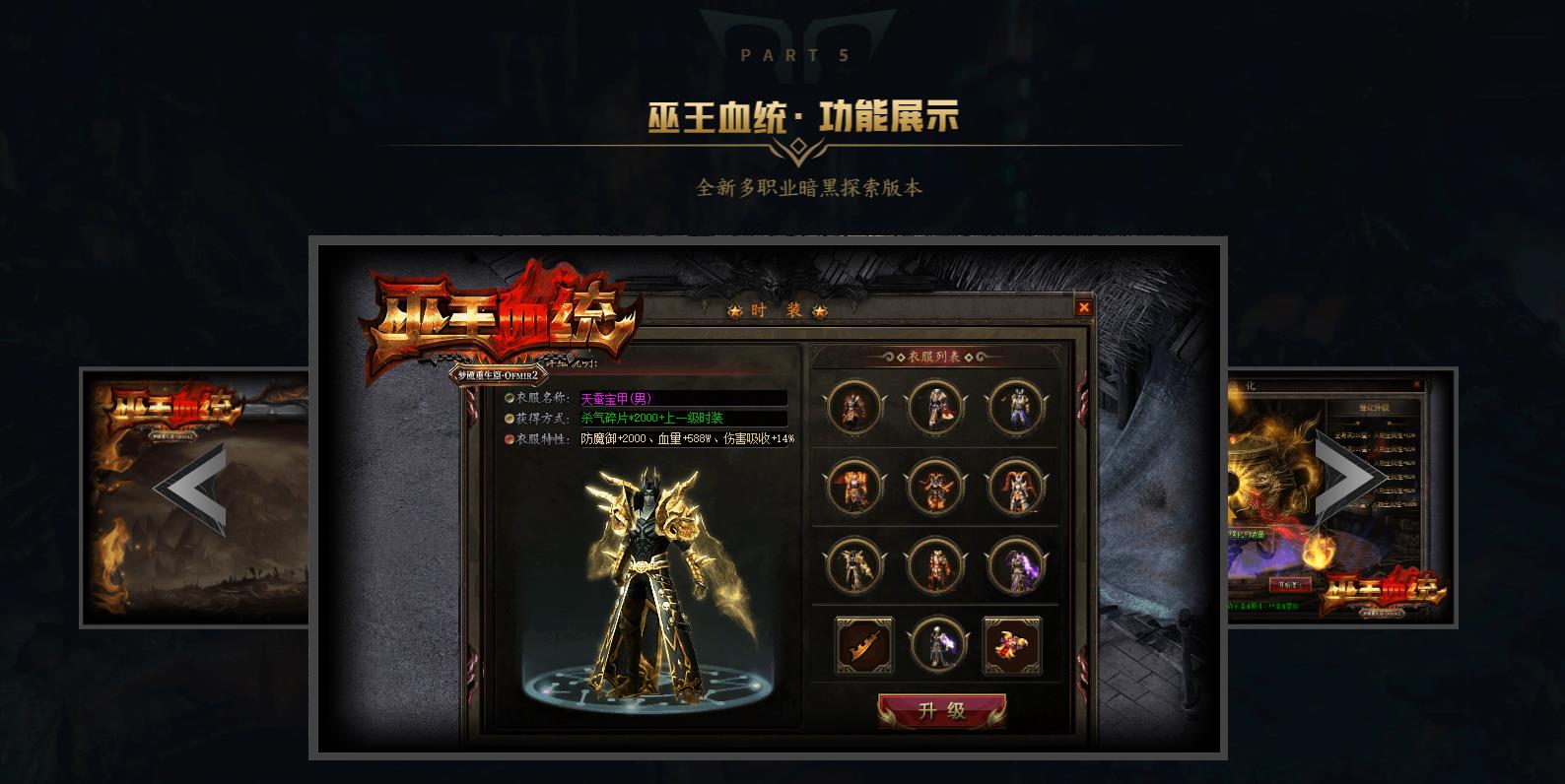Click the character wielding purple weapon icon
This screenshot has width=1565, height=784.
pyautogui.click(x=937, y=644)
